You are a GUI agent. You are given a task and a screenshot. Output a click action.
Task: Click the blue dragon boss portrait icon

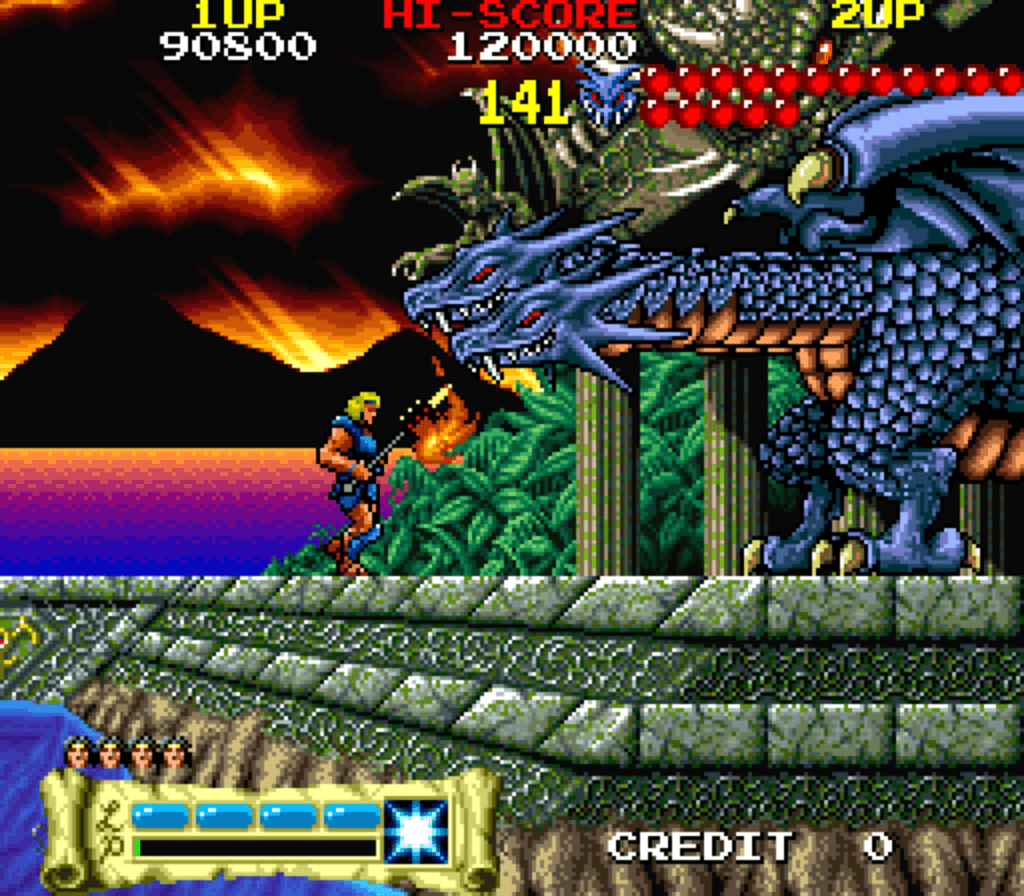pyautogui.click(x=610, y=95)
